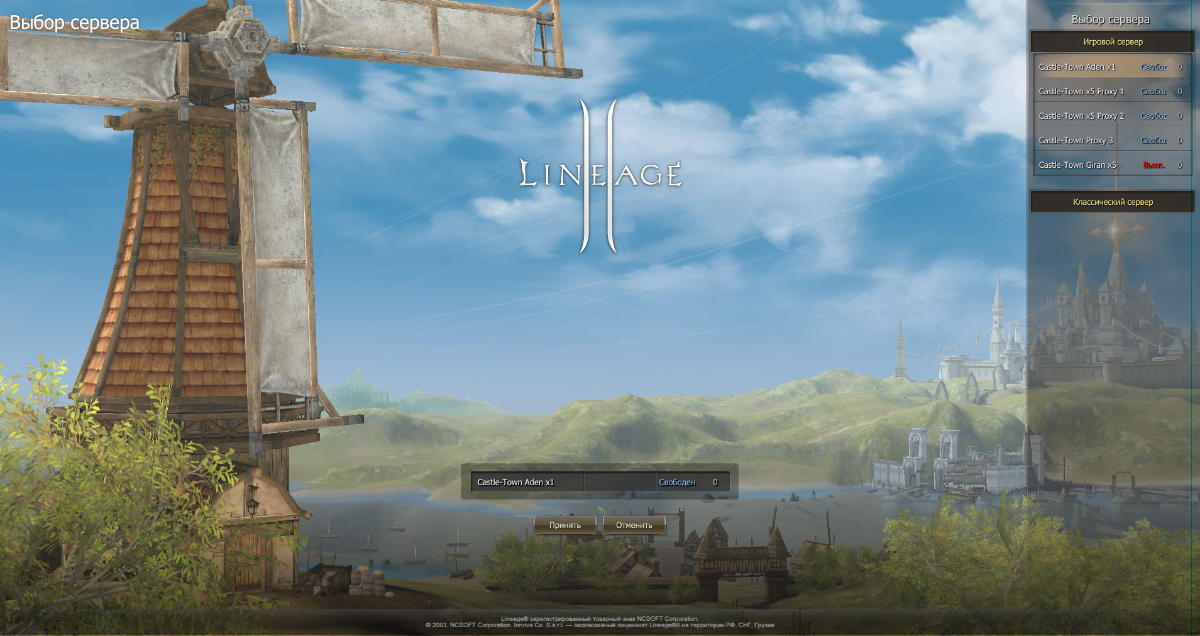Choose the offline Castle-Town Giran x5 server

pyautogui.click(x=1111, y=165)
